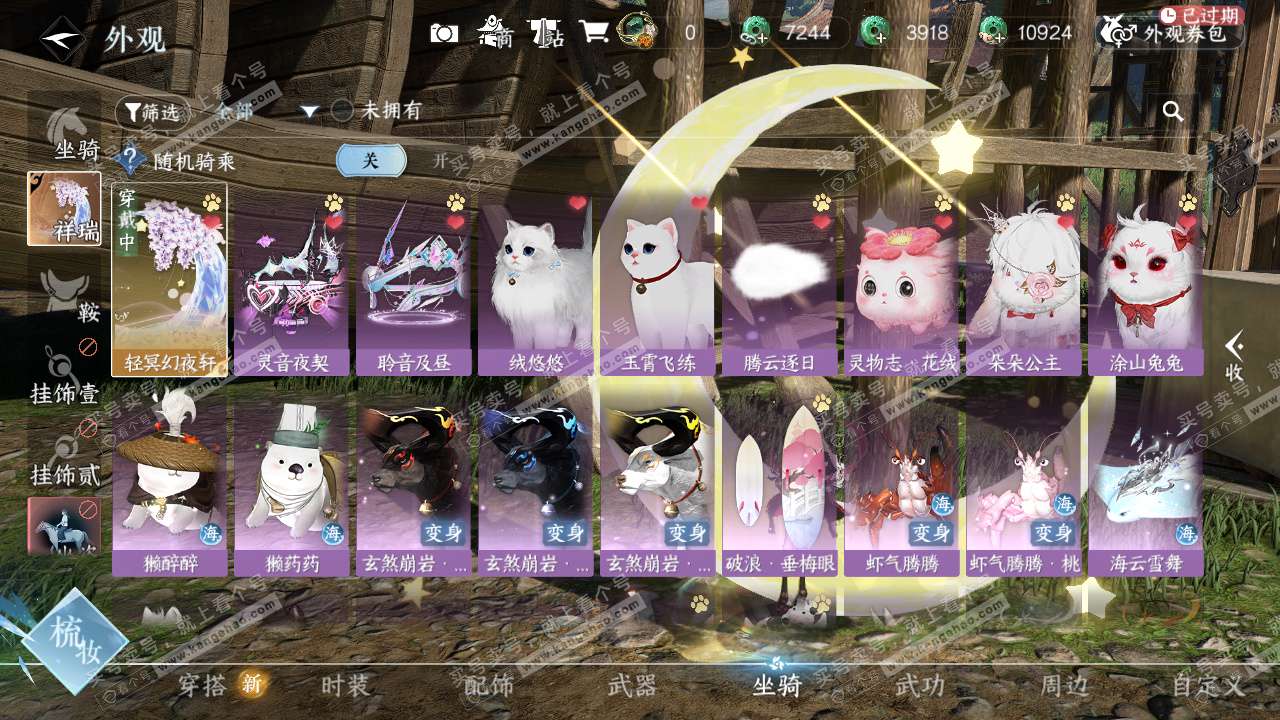Toggle the 未拥有 unowned checkbox
The image size is (1280, 720).
(343, 111)
